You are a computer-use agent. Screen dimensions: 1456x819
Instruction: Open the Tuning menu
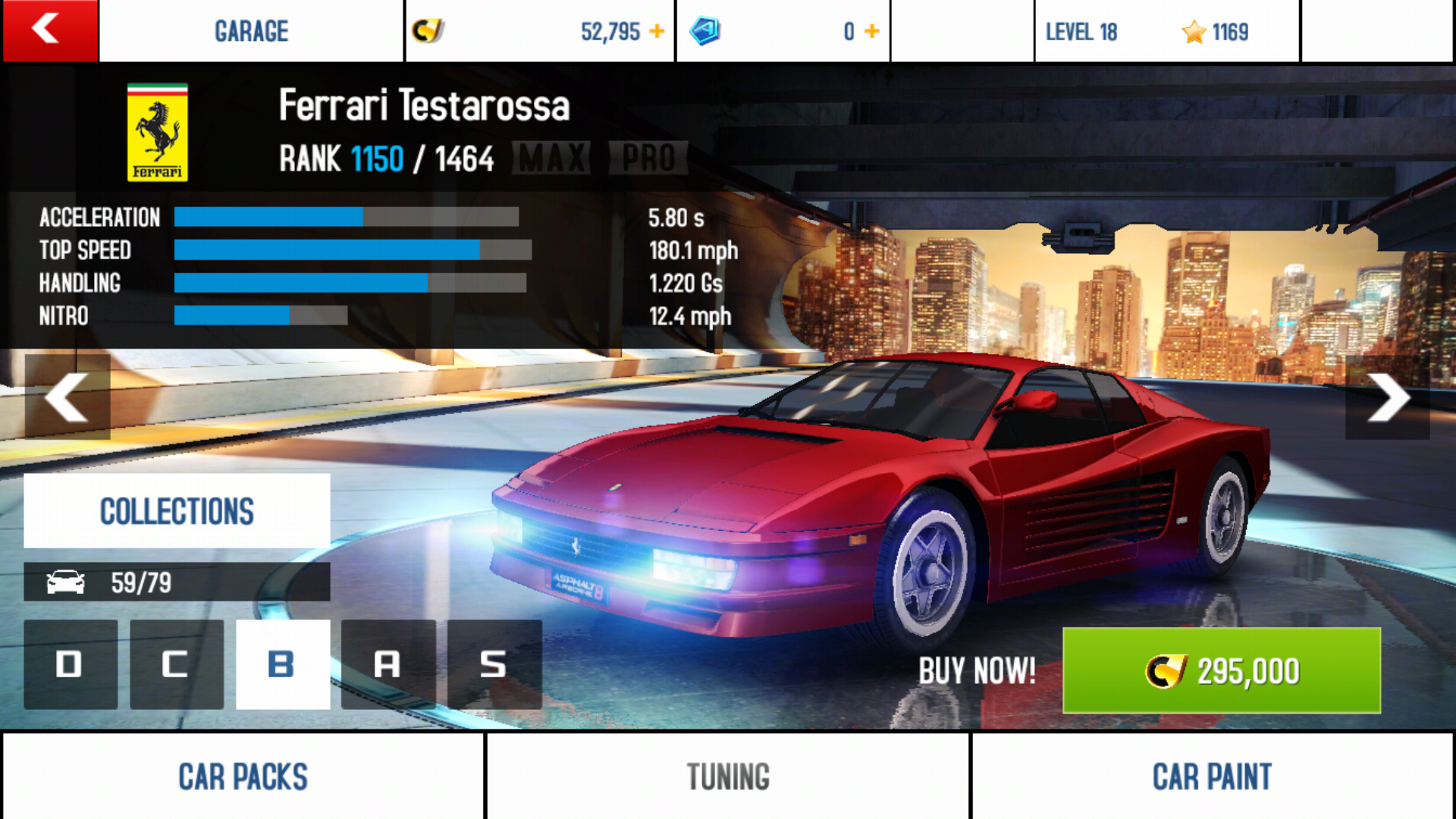(x=728, y=777)
